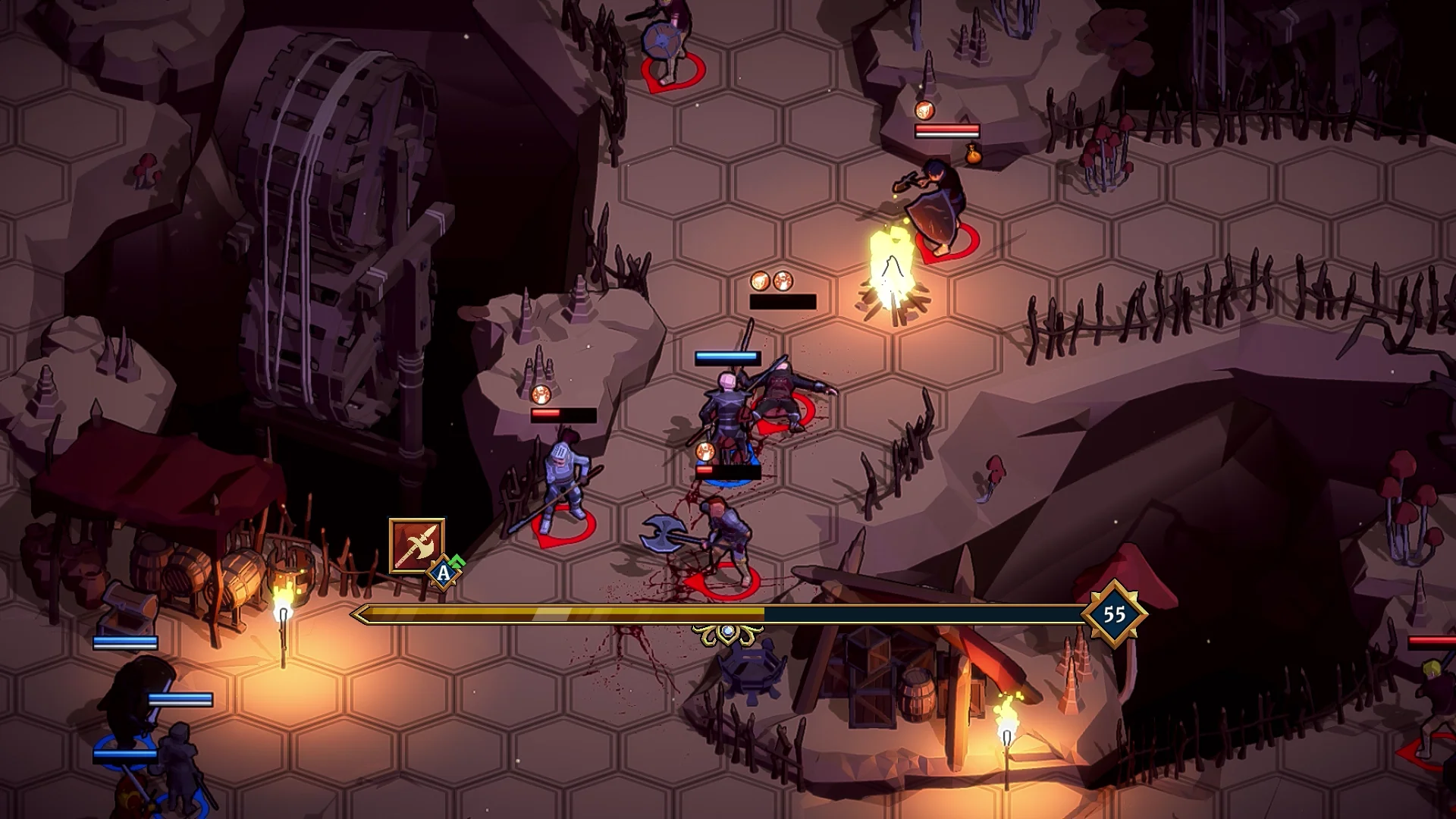Select the axe attack ability icon
This screenshot has height=819, width=1456.
coord(416,546)
